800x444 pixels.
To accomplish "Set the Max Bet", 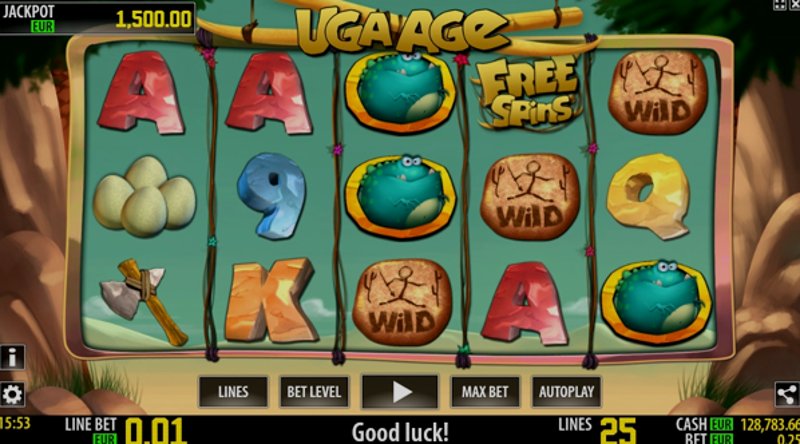I will tap(486, 391).
